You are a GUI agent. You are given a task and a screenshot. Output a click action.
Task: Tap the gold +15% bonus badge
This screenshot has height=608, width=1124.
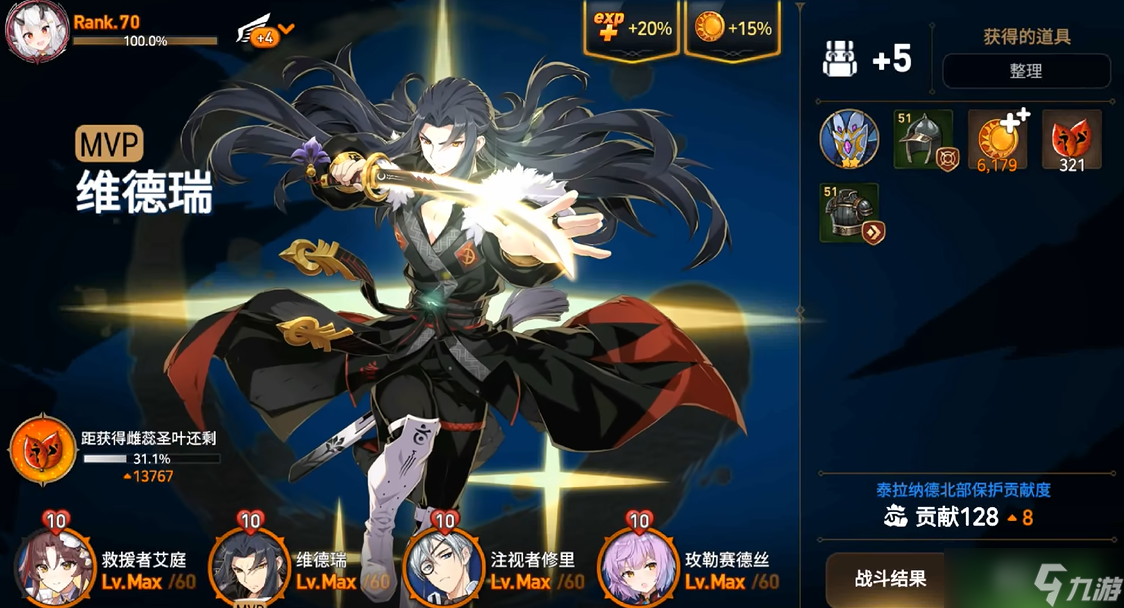click(734, 29)
